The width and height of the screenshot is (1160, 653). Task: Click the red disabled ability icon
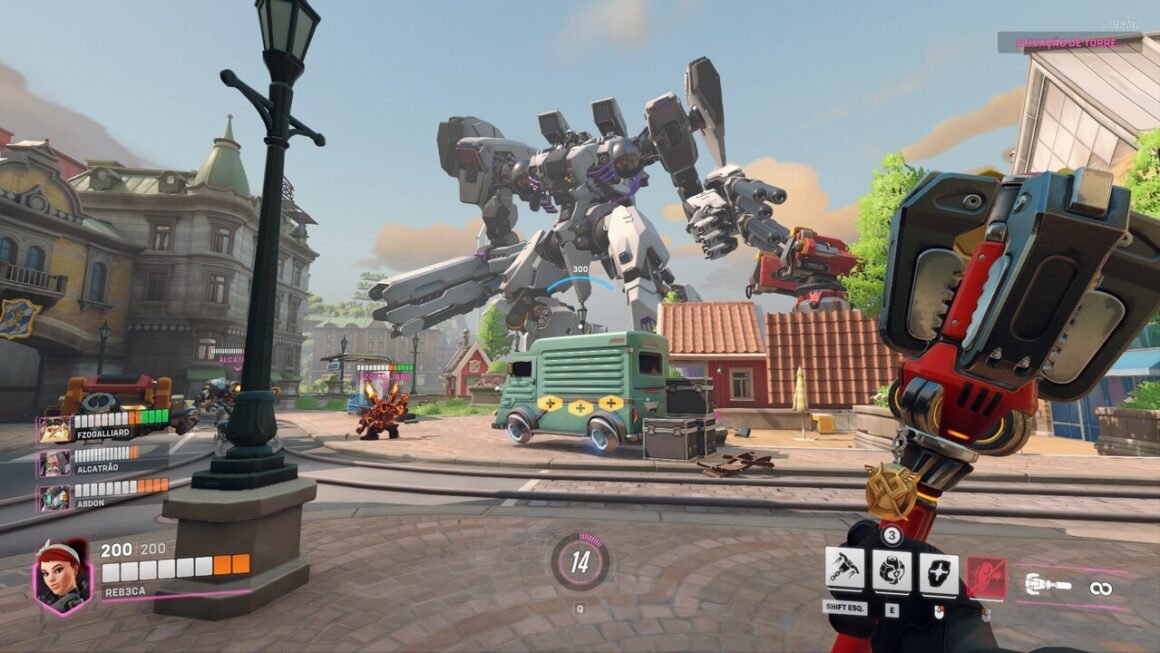click(x=986, y=578)
